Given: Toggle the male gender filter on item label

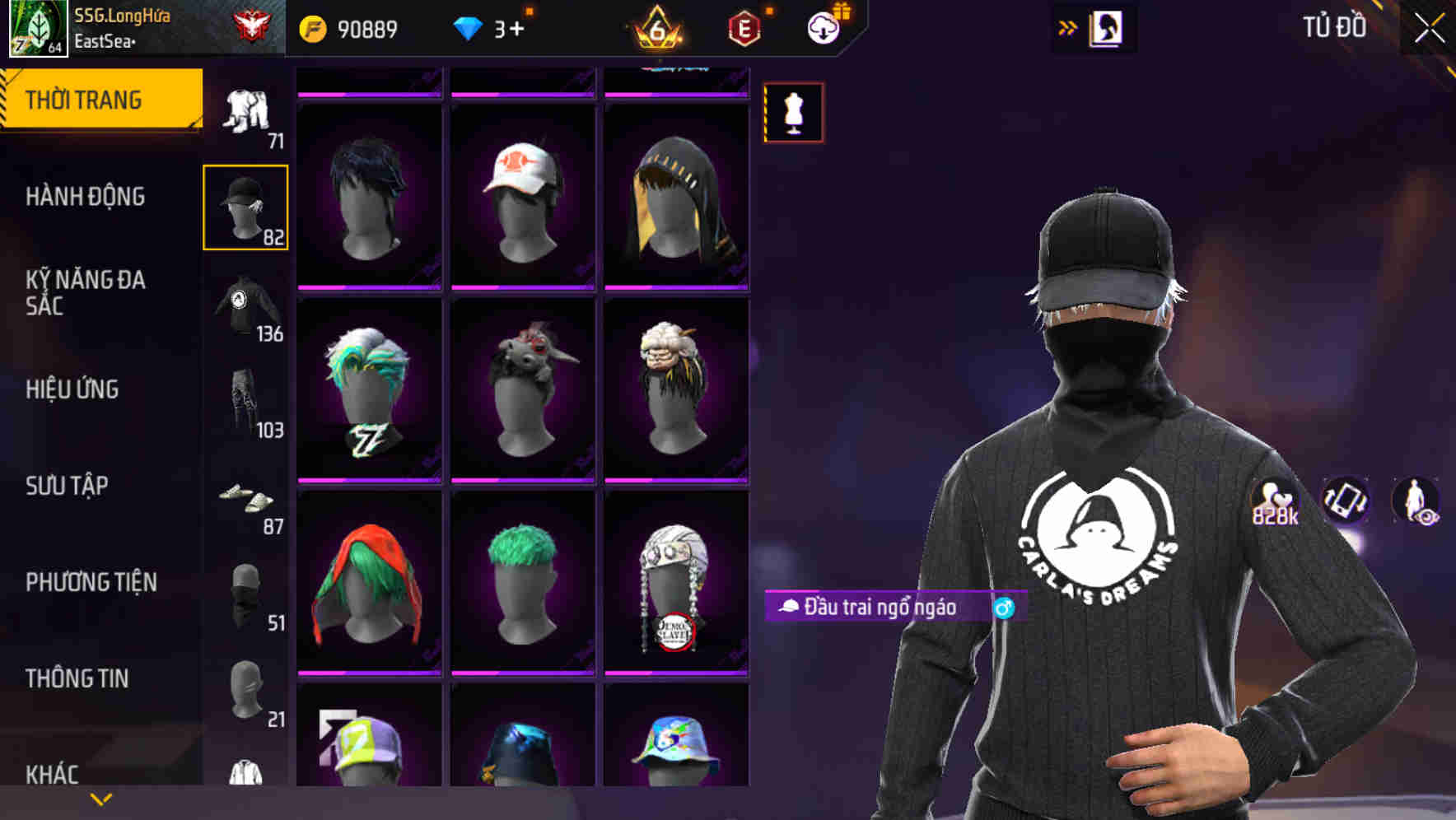Looking at the screenshot, I should (x=1004, y=608).
